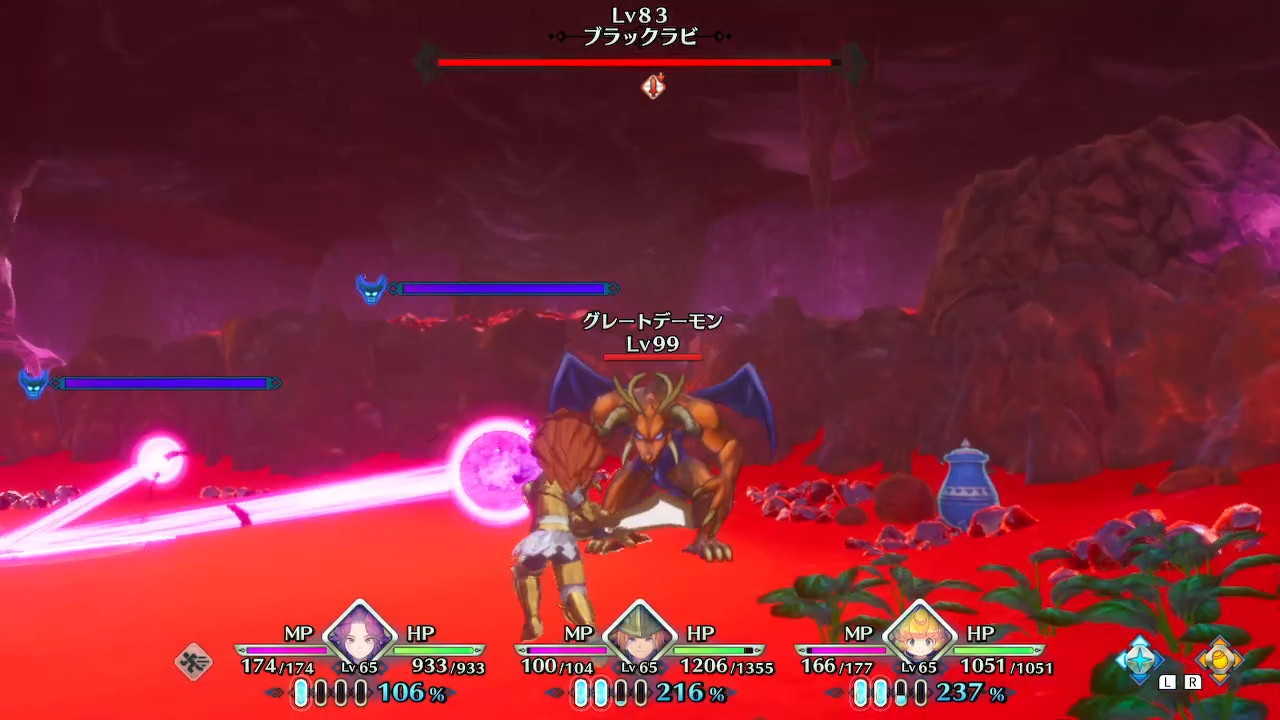Toggle the first glowing CS gauge pip
The height and width of the screenshot is (720, 1280).
click(x=303, y=692)
